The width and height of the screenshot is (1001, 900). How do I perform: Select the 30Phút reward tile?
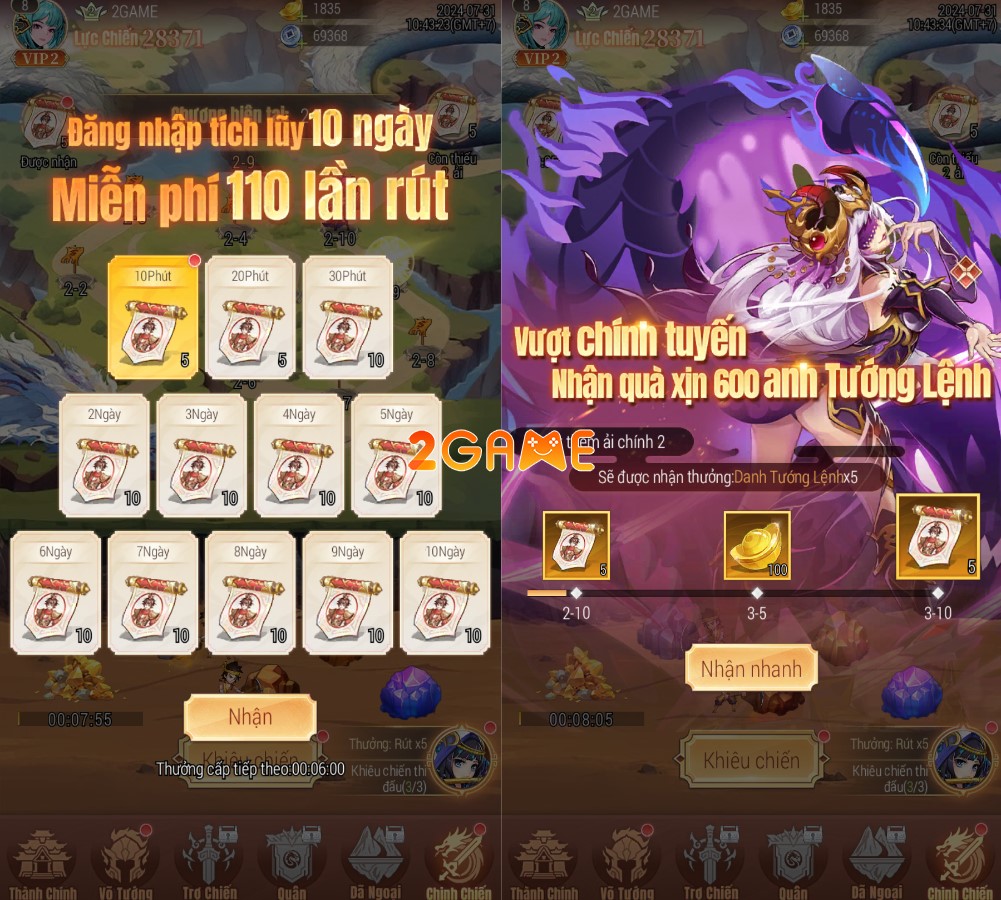[x=347, y=318]
